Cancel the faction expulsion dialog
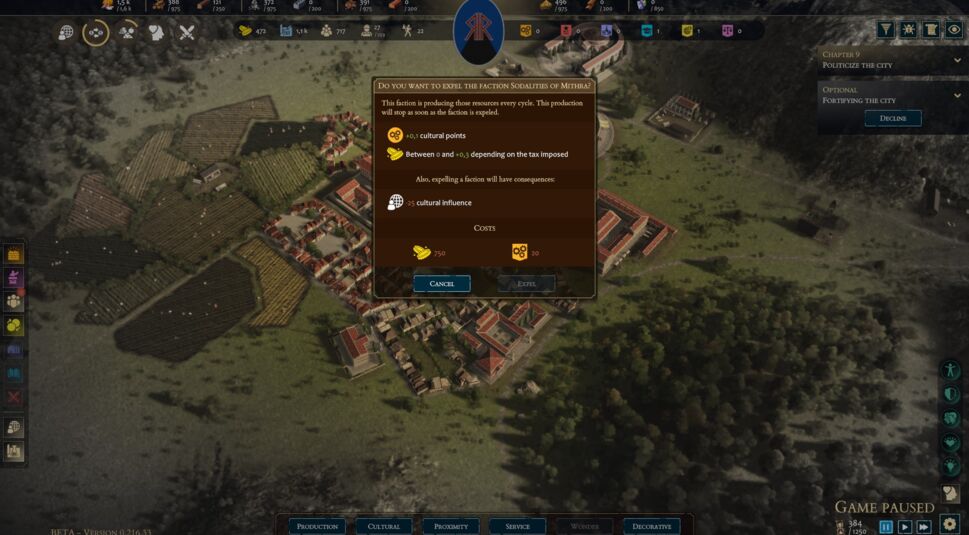This screenshot has height=535, width=969. 441,284
